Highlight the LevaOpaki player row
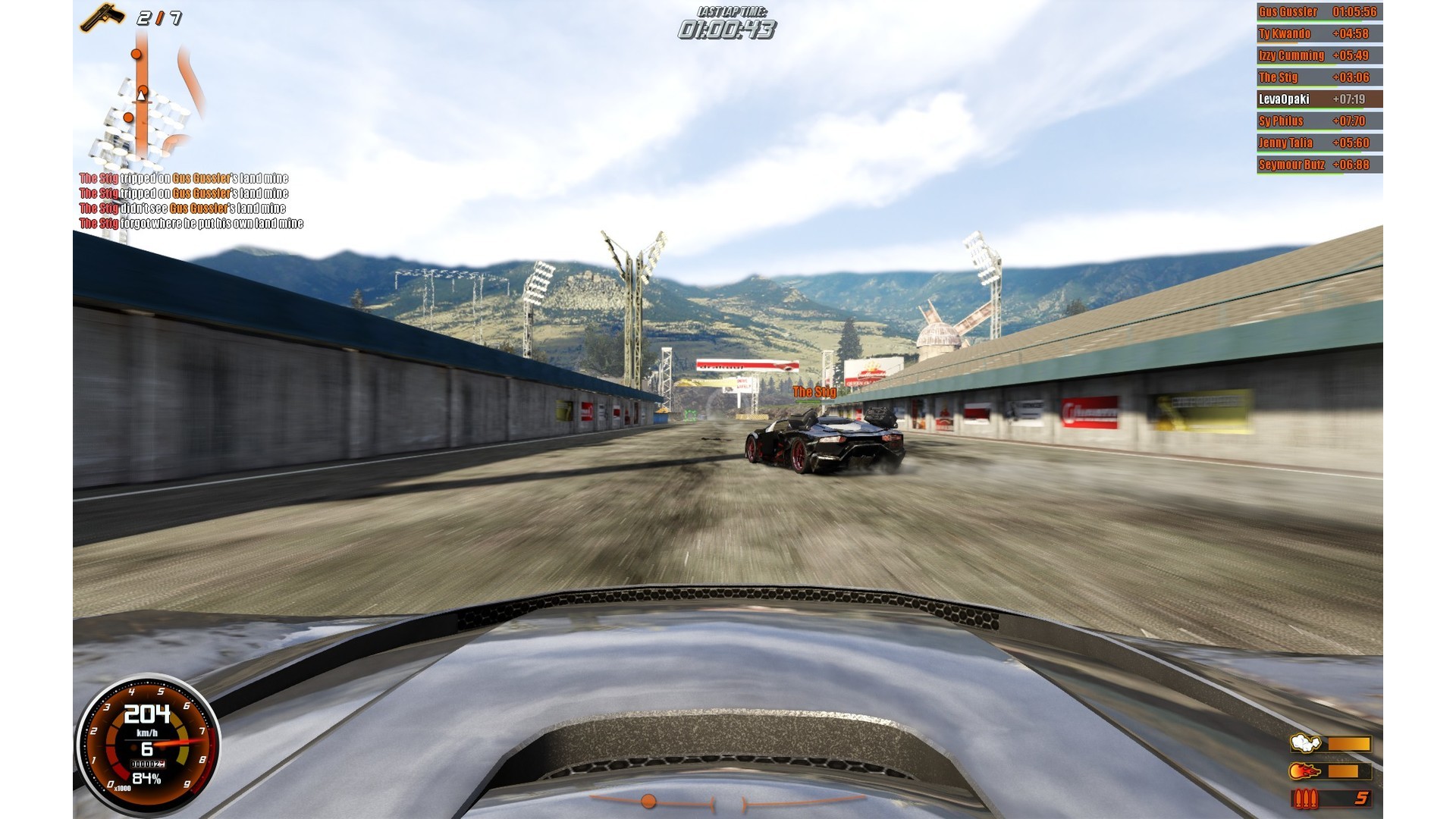The image size is (1456, 819). point(1319,99)
